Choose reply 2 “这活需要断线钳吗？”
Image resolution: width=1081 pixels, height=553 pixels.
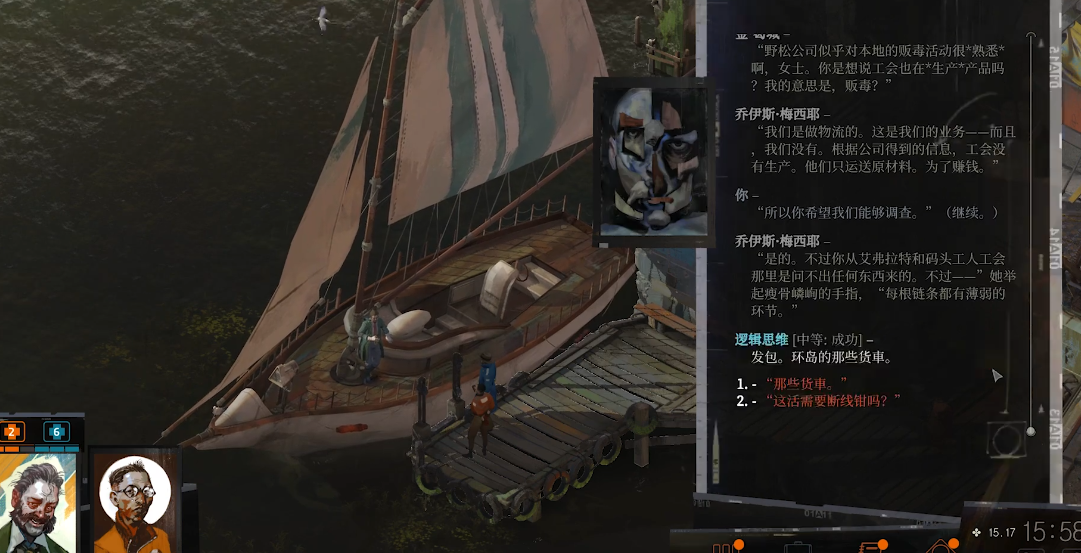coord(834,401)
